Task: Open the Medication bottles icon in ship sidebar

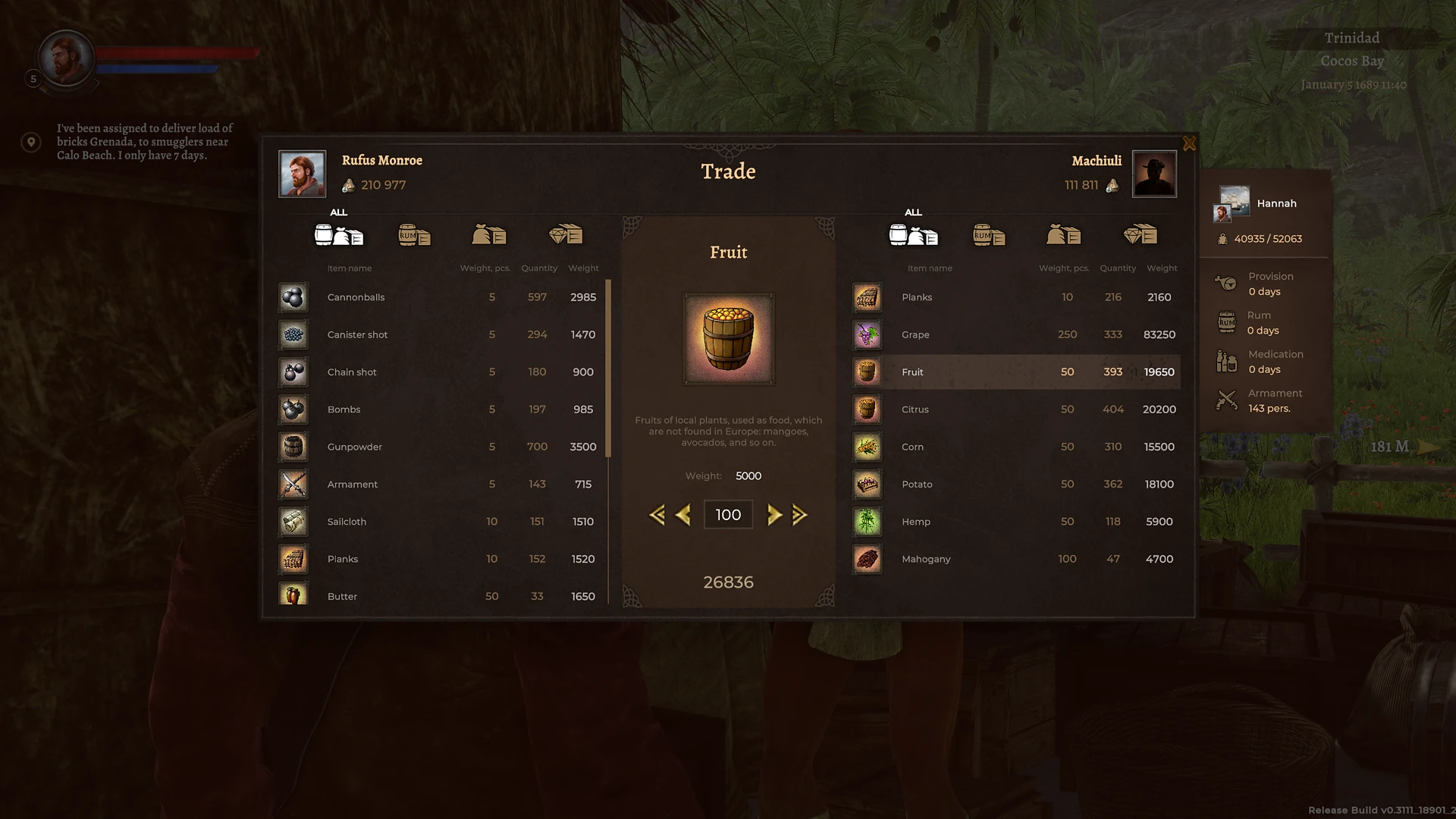Action: [x=1228, y=361]
